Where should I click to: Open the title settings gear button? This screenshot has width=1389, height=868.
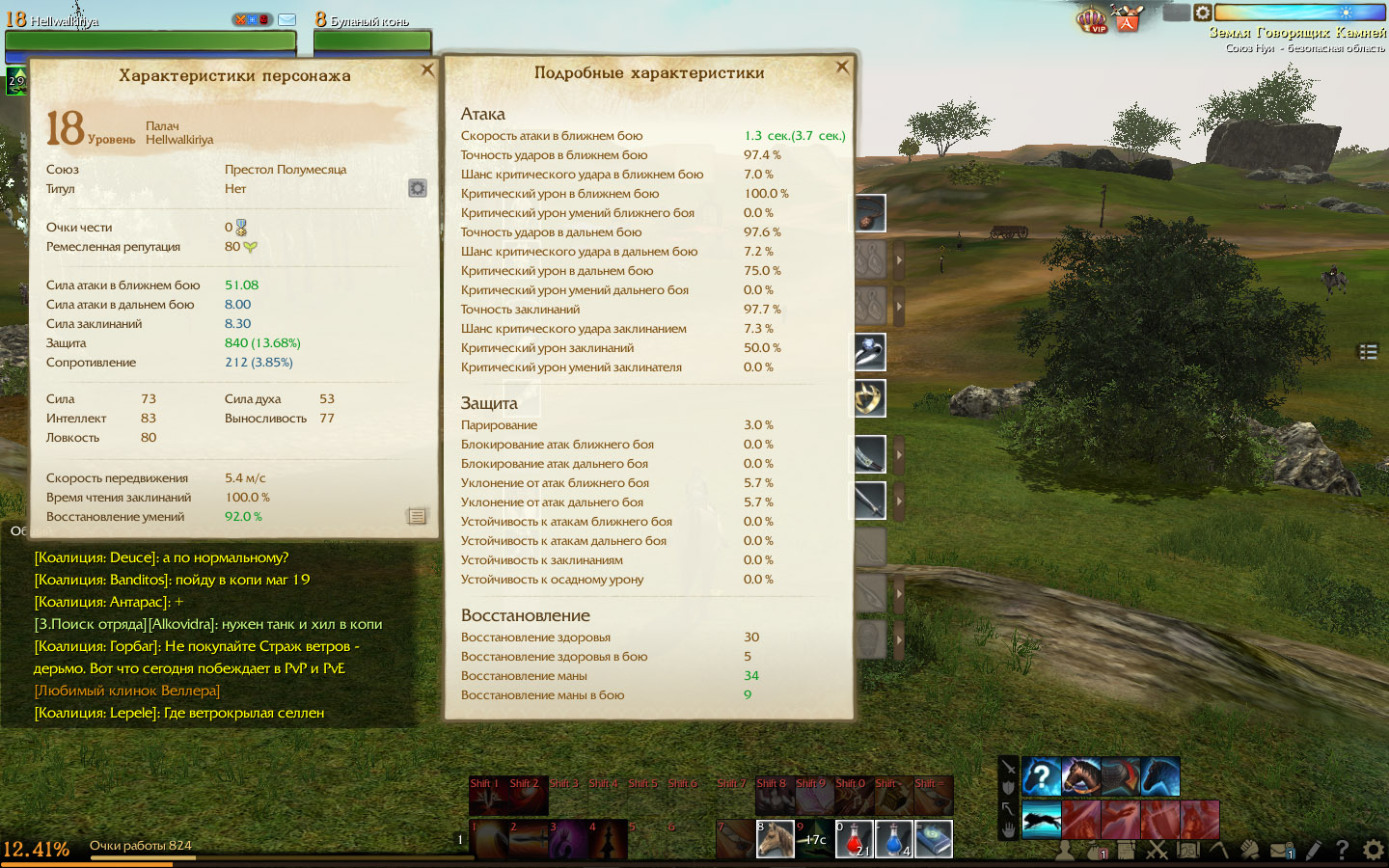(x=418, y=188)
